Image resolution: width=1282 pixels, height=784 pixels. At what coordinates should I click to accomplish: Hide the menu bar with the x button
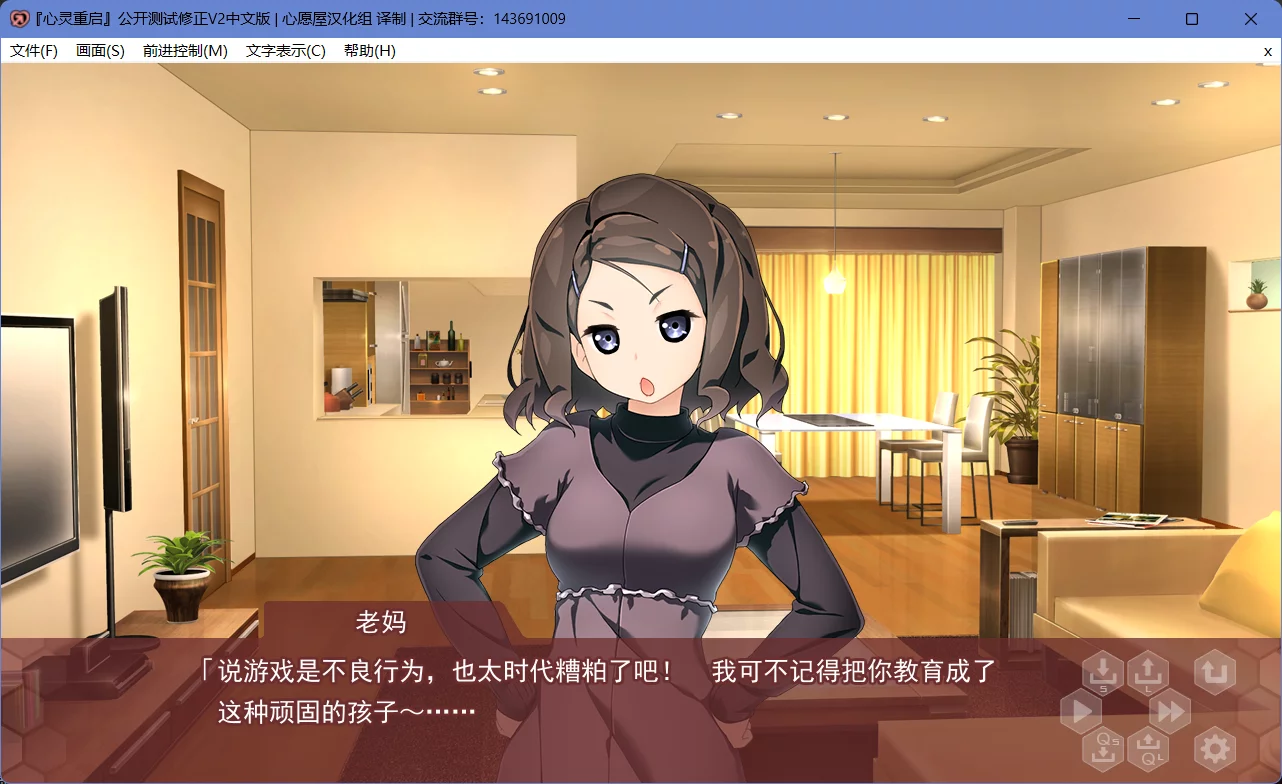1267,51
